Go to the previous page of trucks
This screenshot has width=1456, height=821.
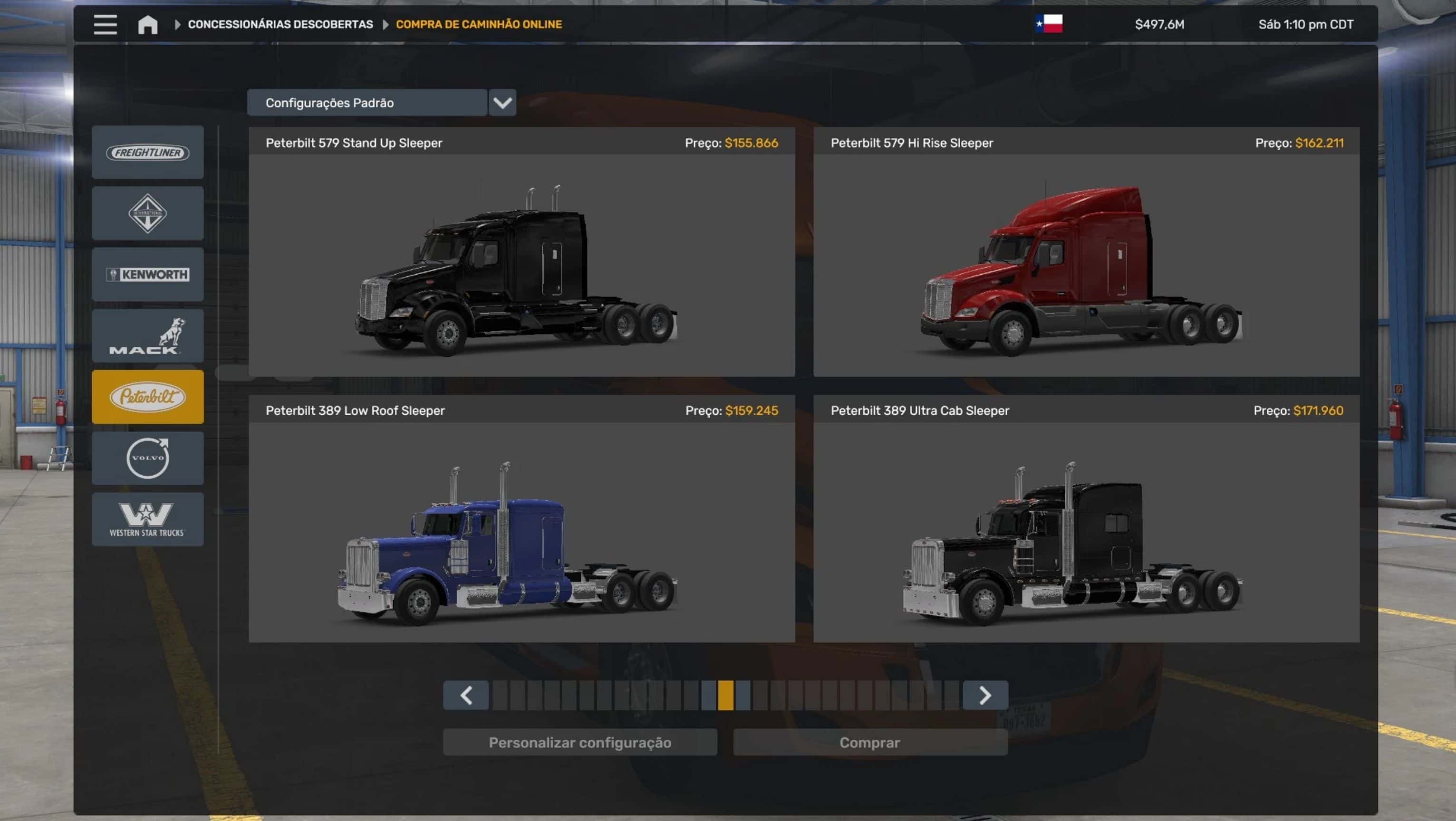[x=466, y=695]
